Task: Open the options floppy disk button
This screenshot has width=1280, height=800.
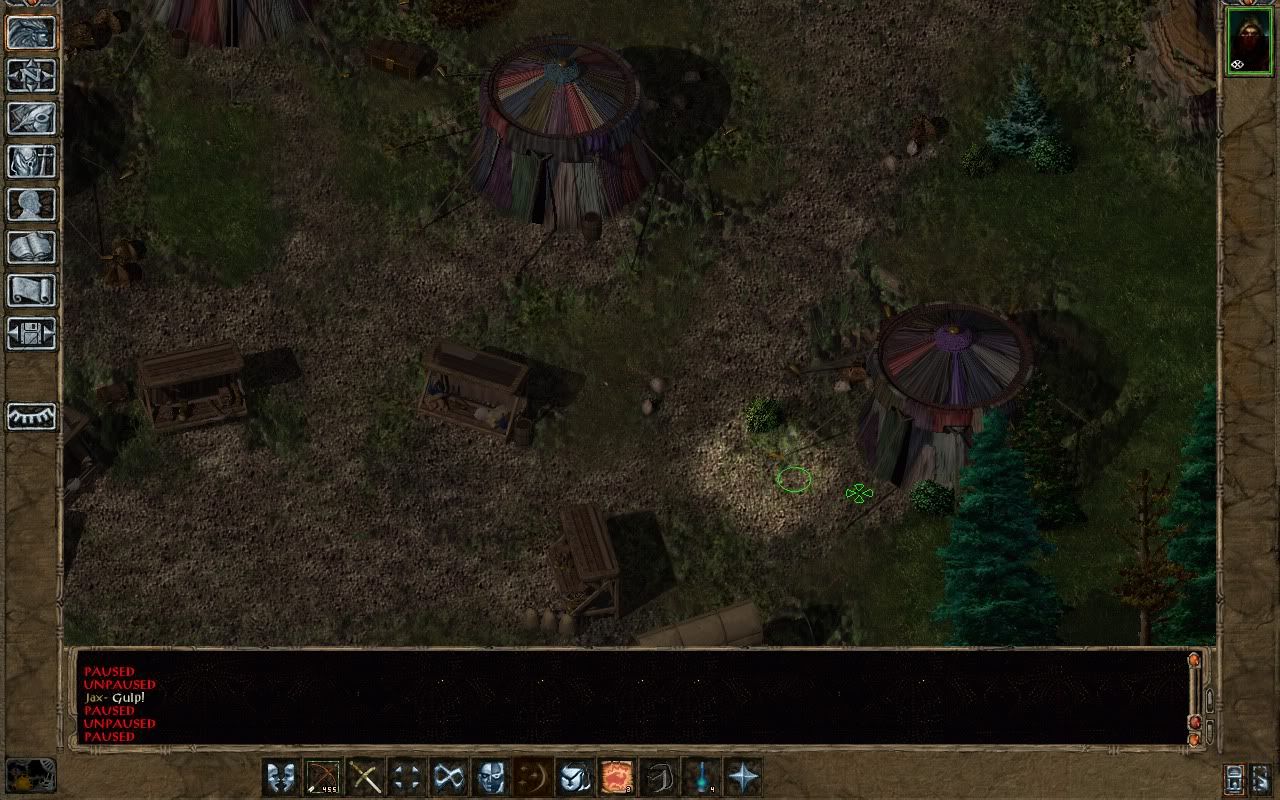Action: [32, 334]
